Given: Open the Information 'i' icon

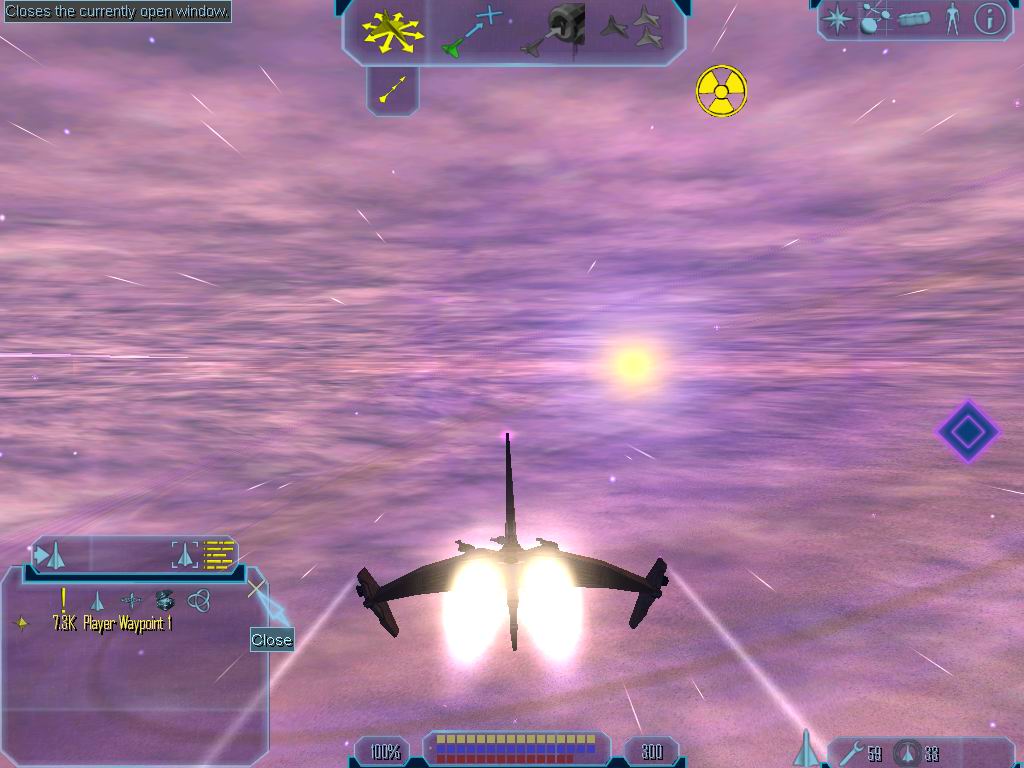Looking at the screenshot, I should click(x=989, y=19).
